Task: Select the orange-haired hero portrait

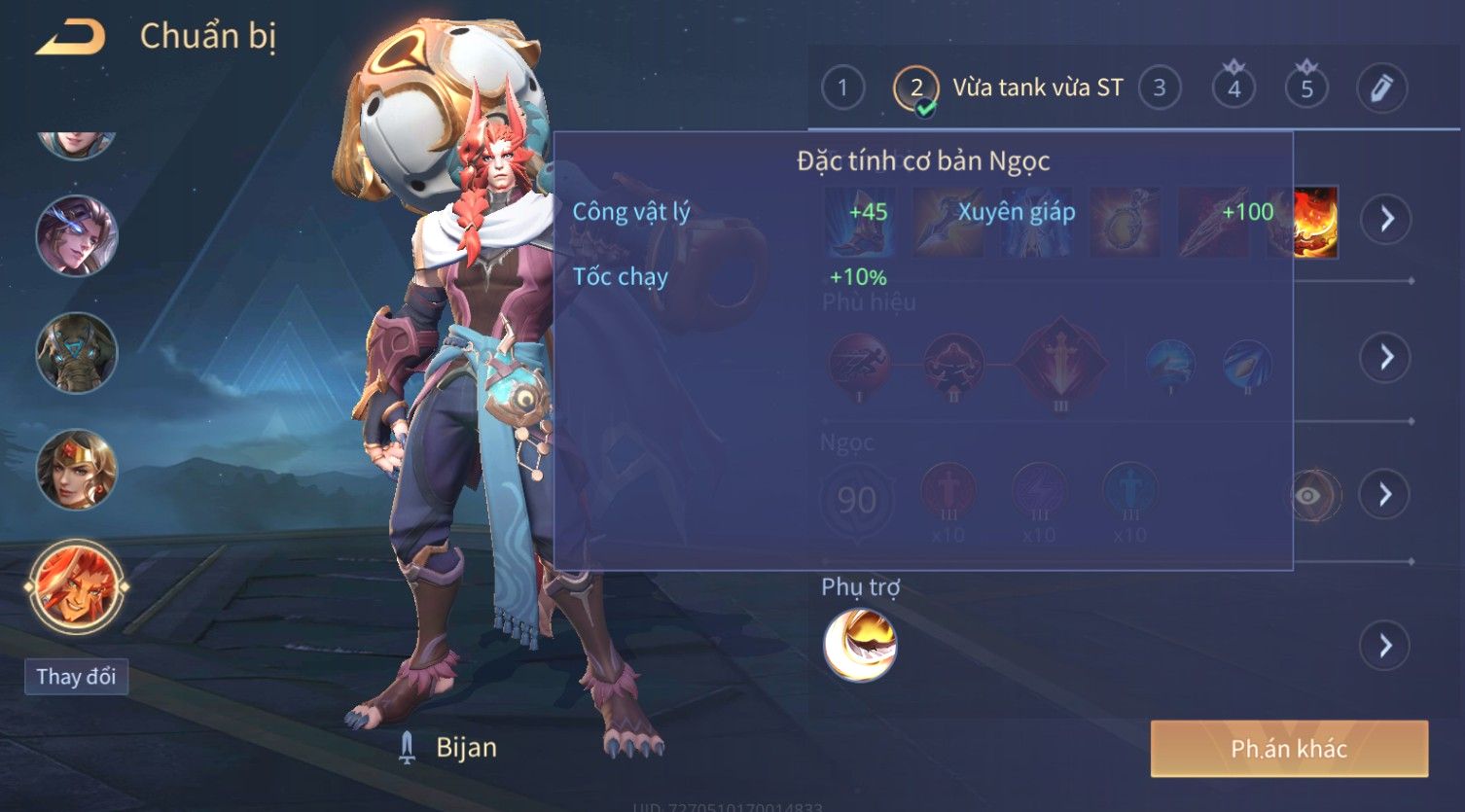Action: coord(77,586)
